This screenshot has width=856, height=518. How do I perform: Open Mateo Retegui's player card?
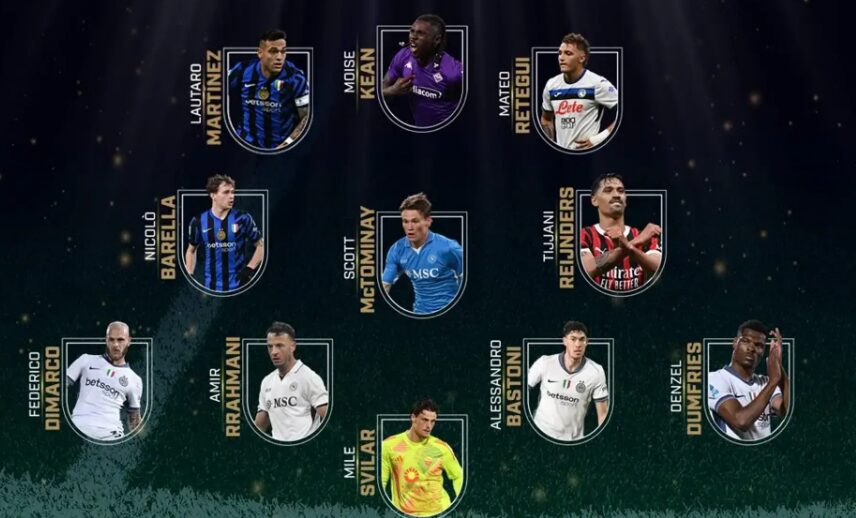point(578,98)
